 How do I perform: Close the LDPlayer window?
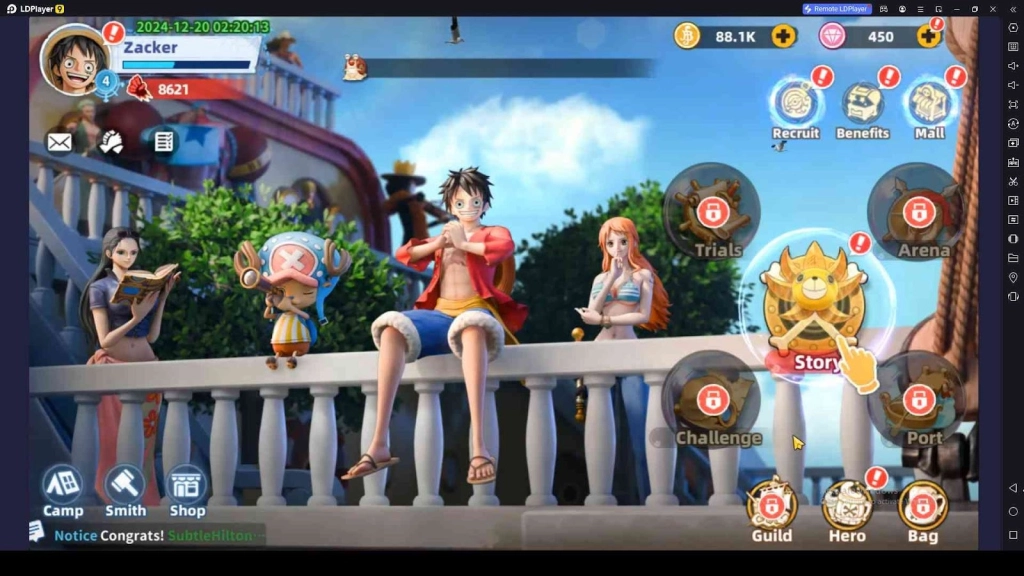tap(991, 9)
